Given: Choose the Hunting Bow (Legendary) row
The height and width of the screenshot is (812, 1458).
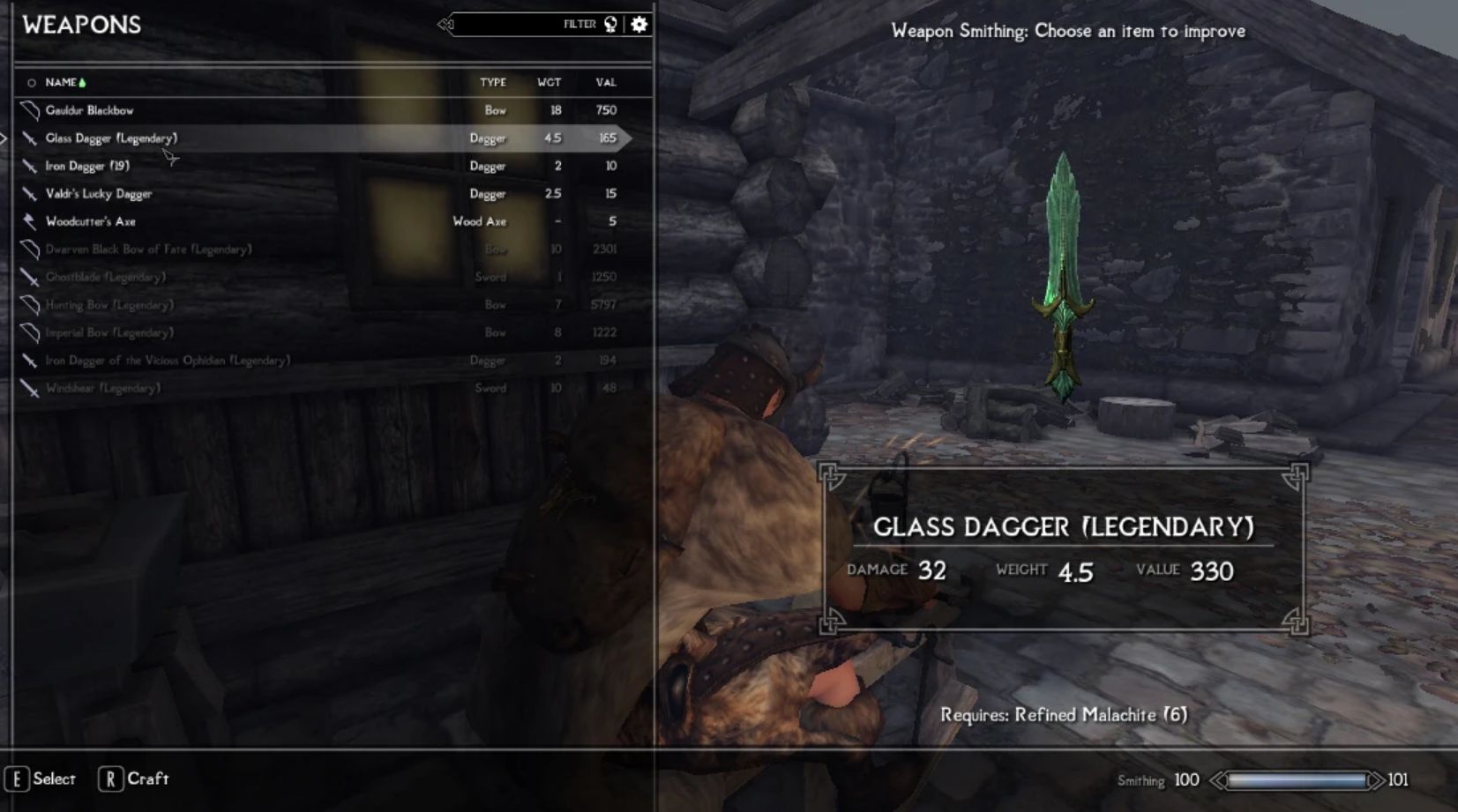Looking at the screenshot, I should pyautogui.click(x=109, y=305).
